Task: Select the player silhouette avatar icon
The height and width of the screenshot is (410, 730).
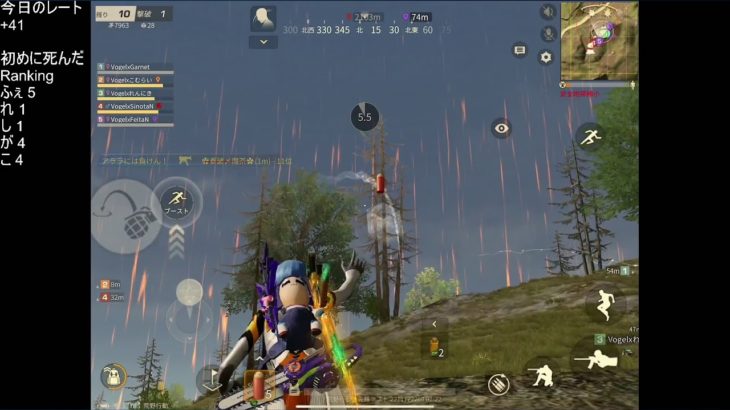Action: click(263, 18)
